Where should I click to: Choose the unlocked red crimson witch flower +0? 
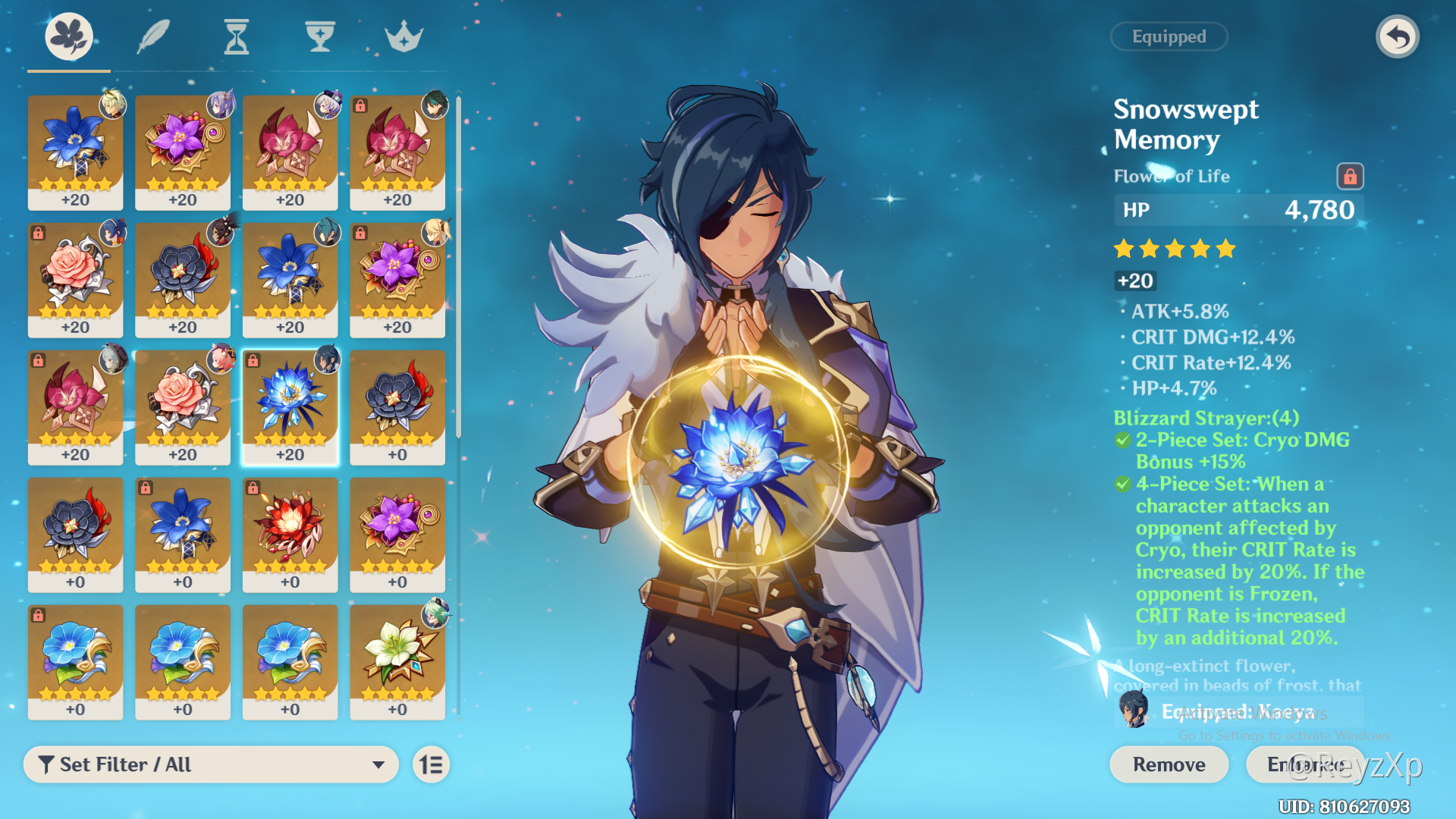(290, 535)
